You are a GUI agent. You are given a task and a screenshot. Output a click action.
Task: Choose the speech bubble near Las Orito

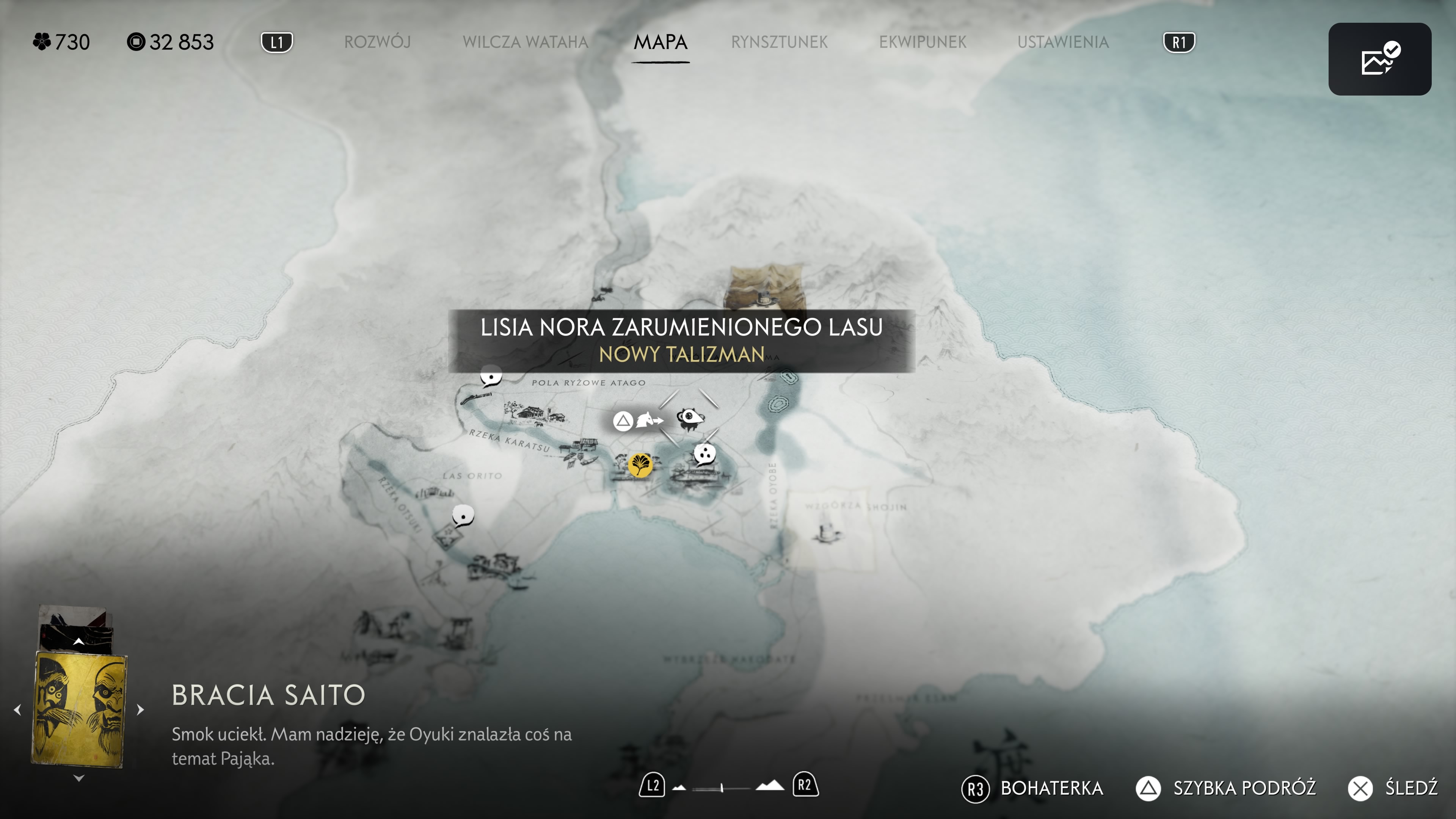pyautogui.click(x=463, y=516)
